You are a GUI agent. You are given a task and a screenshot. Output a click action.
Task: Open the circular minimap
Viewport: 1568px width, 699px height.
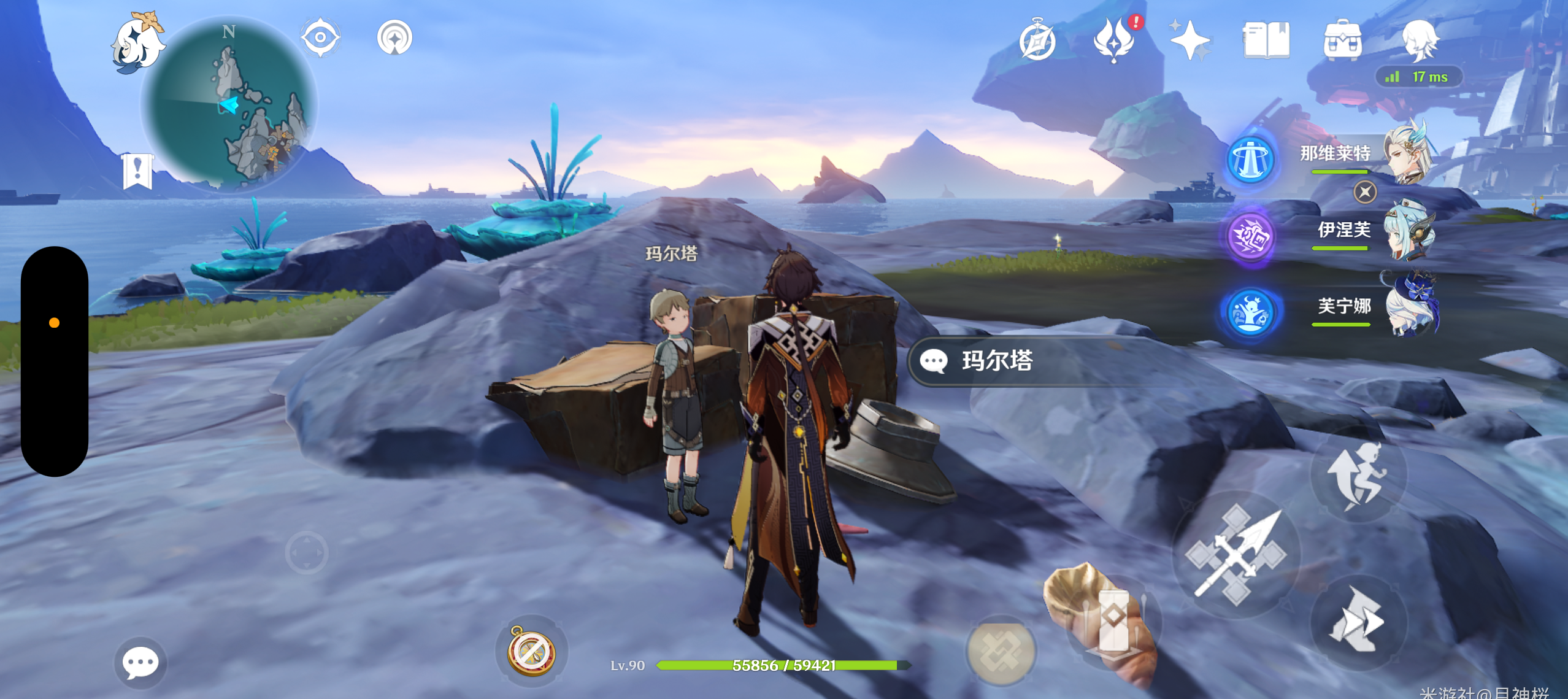point(229,103)
